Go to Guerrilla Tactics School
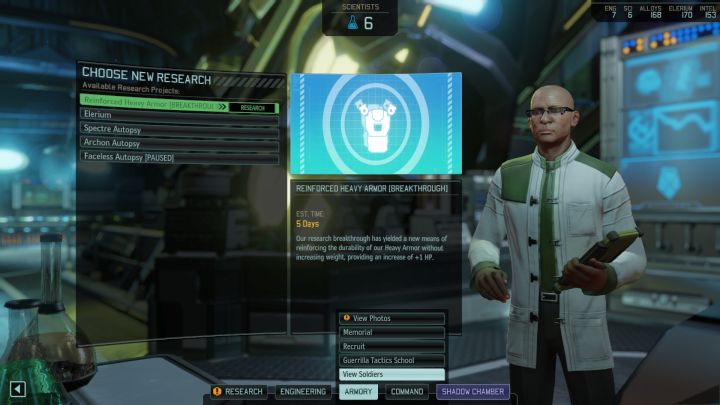Image resolution: width=720 pixels, height=405 pixels. pyautogui.click(x=391, y=360)
